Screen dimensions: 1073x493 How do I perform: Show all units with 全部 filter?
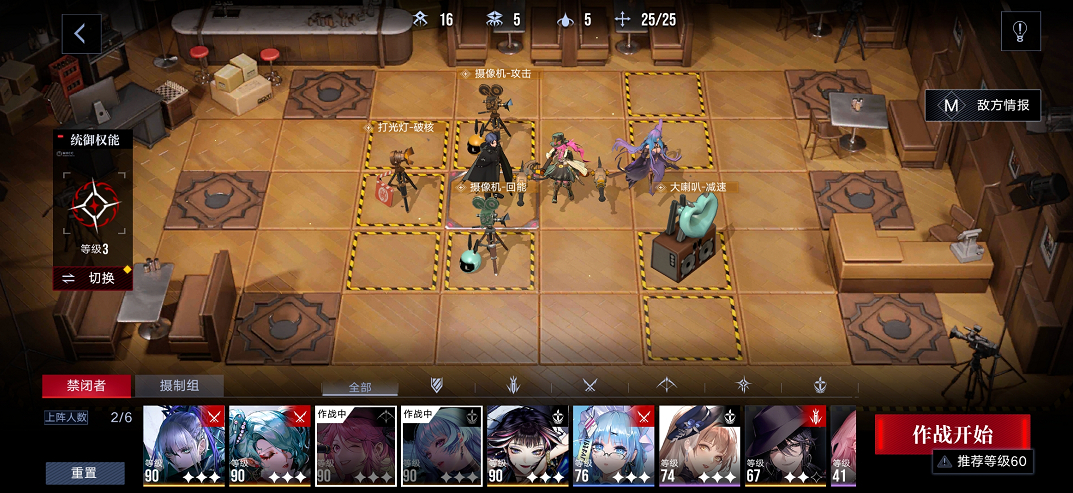coord(359,386)
